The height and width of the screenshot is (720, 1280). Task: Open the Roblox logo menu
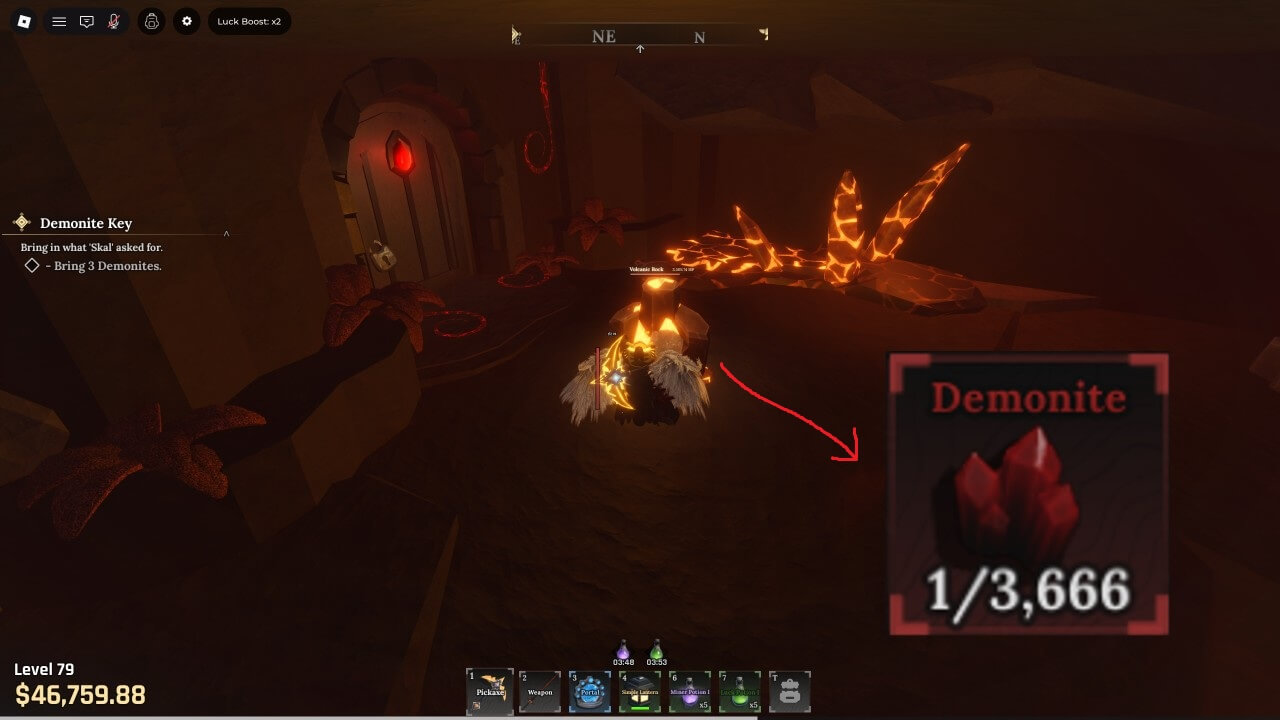(x=24, y=21)
